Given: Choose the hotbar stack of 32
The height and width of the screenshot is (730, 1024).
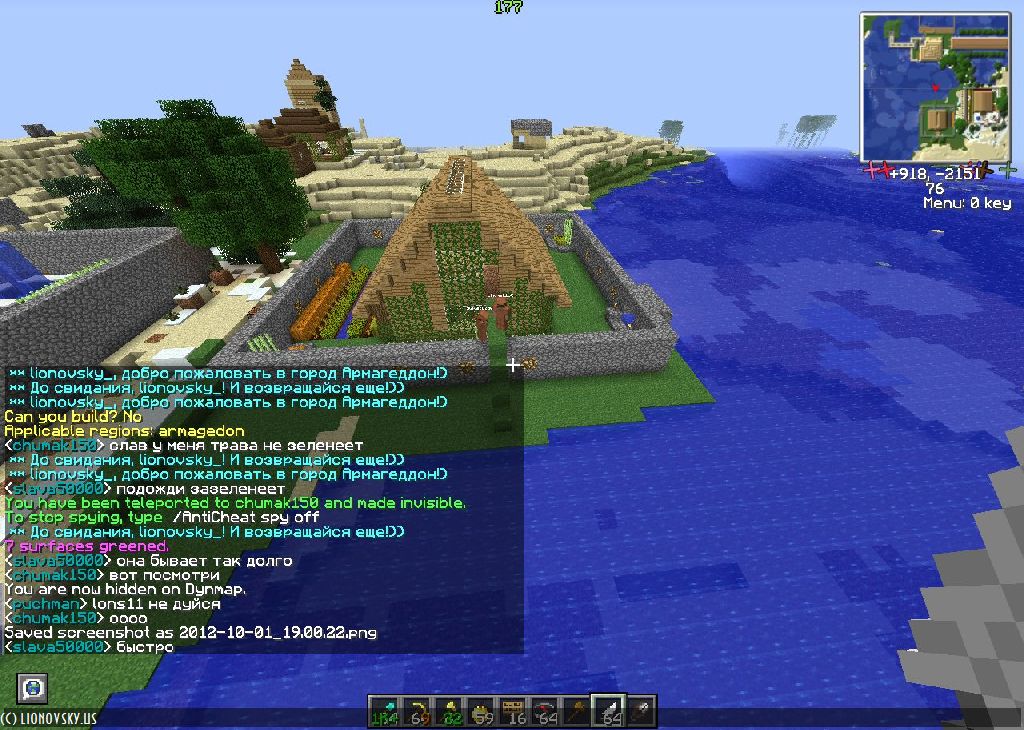Looking at the screenshot, I should pyautogui.click(x=451, y=709).
